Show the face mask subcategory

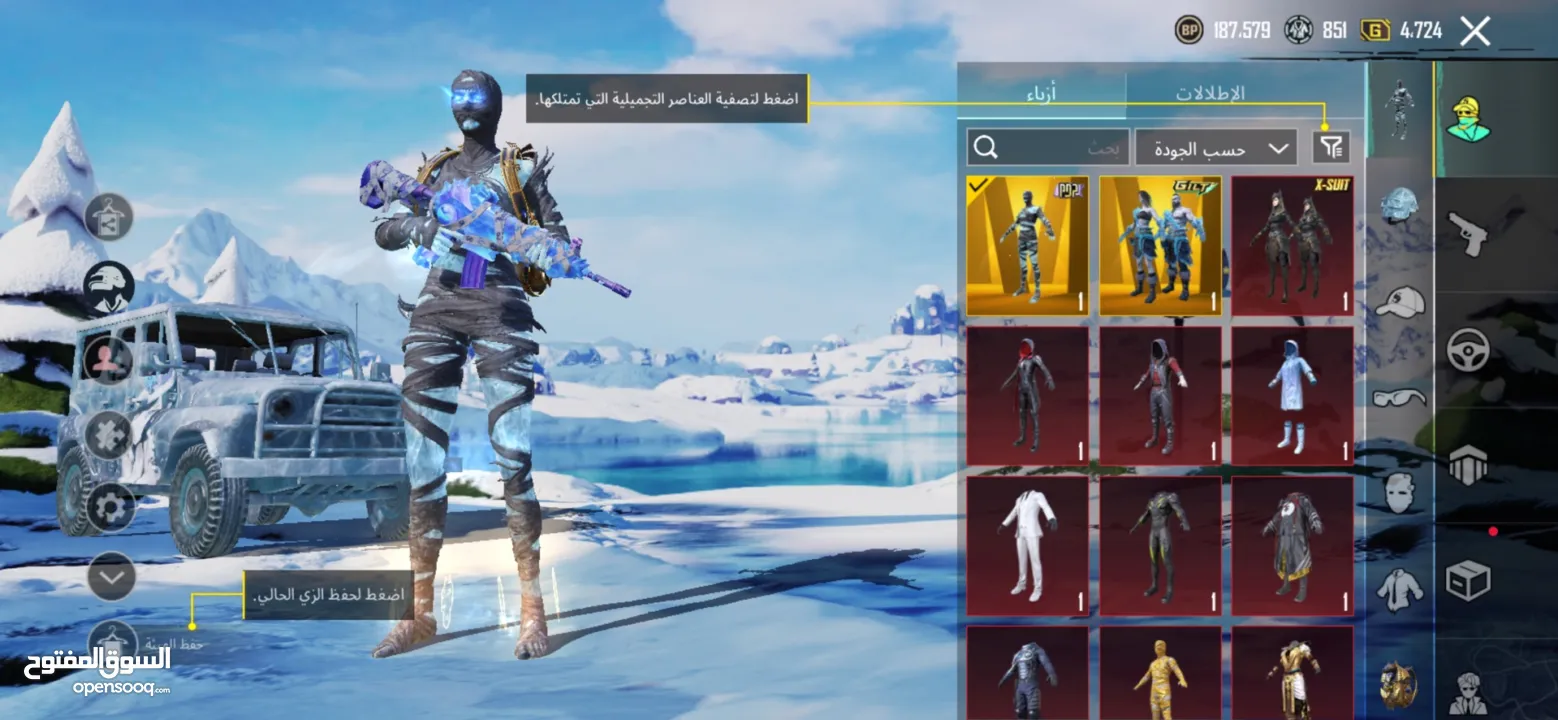pyautogui.click(x=1399, y=492)
